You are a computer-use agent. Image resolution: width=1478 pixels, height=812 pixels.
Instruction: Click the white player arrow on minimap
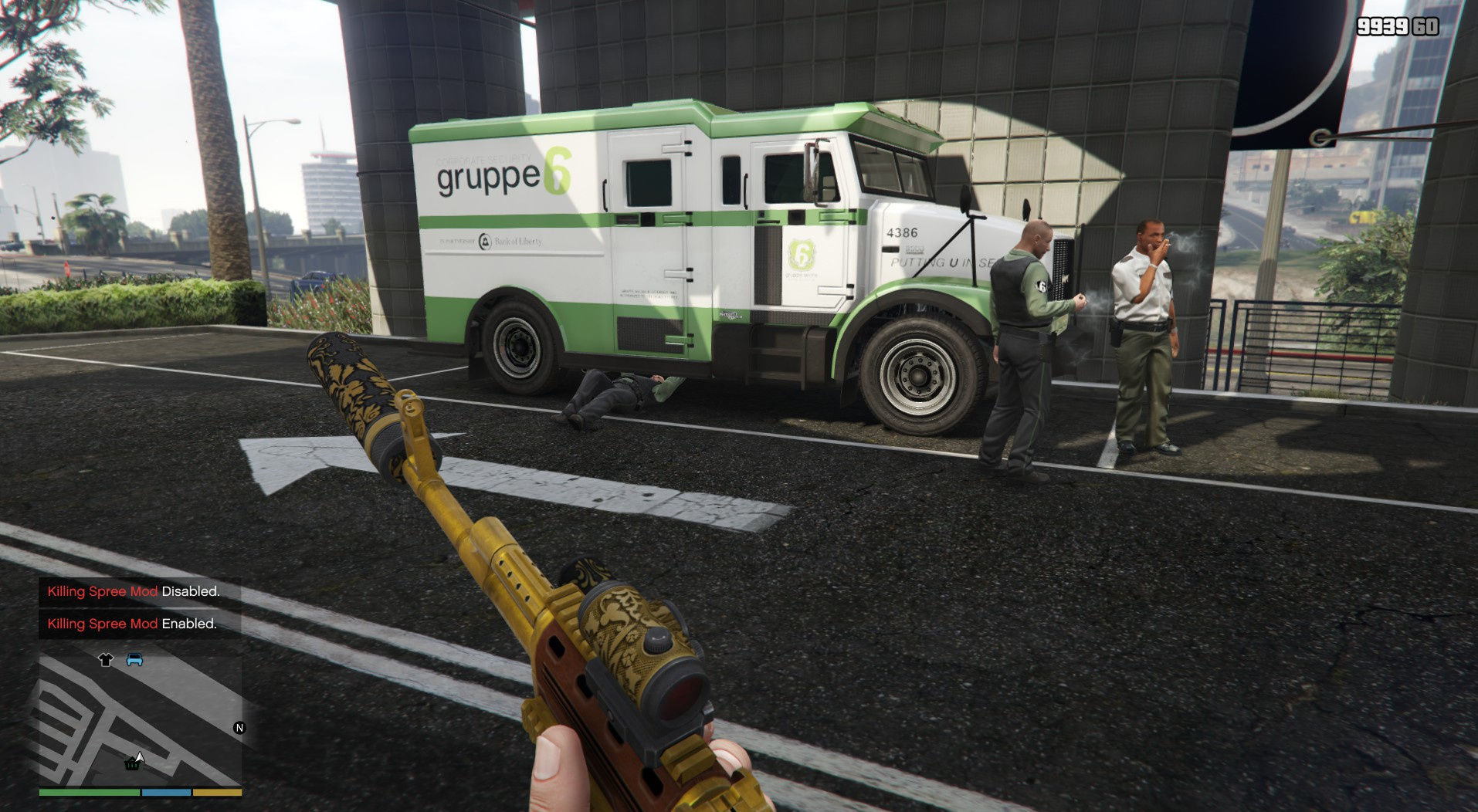[140, 756]
